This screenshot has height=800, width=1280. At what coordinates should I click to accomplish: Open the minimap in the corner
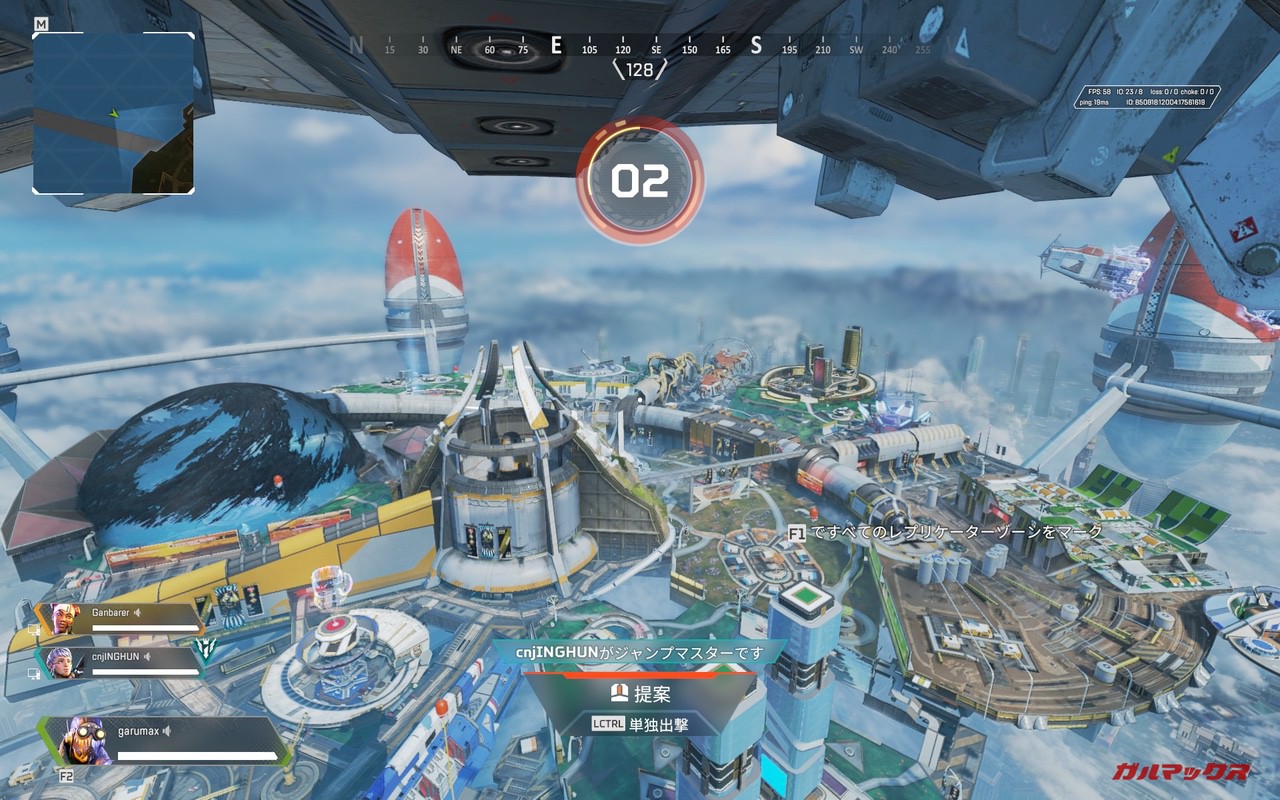113,113
